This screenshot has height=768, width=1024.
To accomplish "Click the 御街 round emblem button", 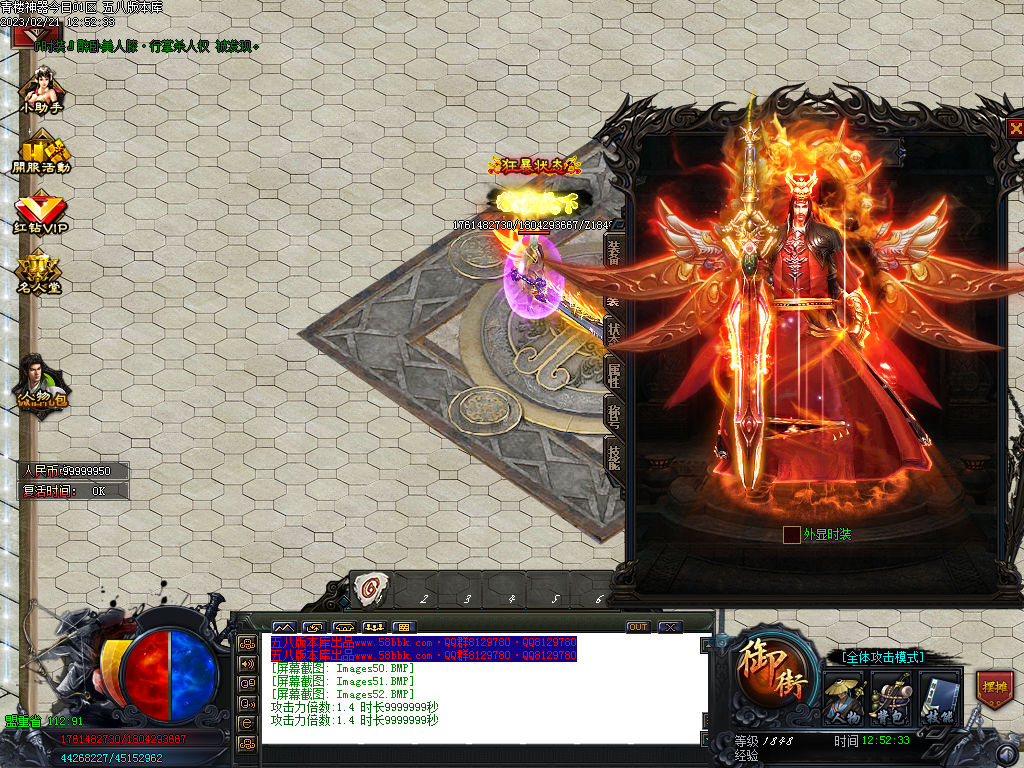I will point(771,669).
